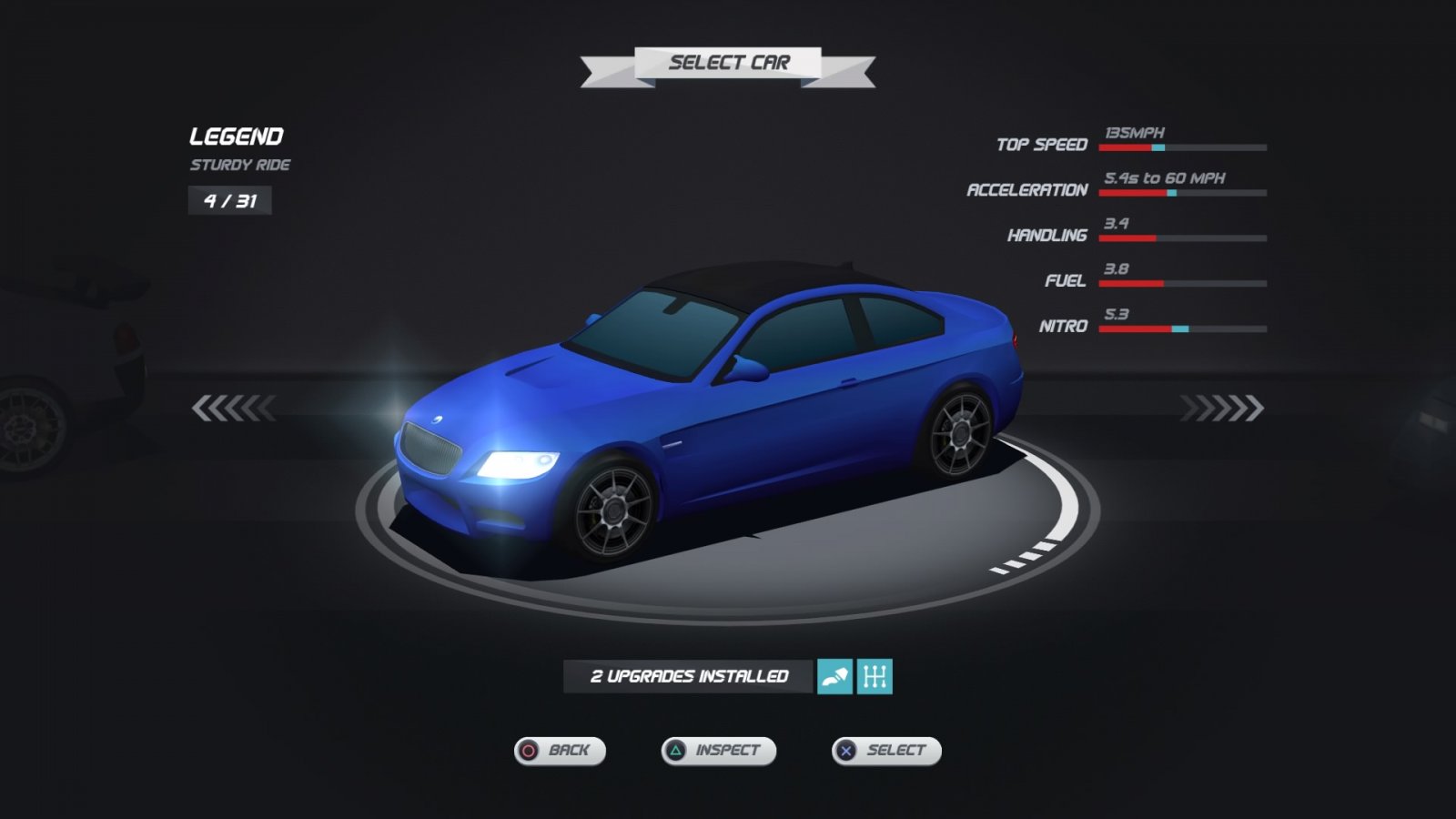
Task: Open the car counter showing 4 / 31
Action: (229, 201)
